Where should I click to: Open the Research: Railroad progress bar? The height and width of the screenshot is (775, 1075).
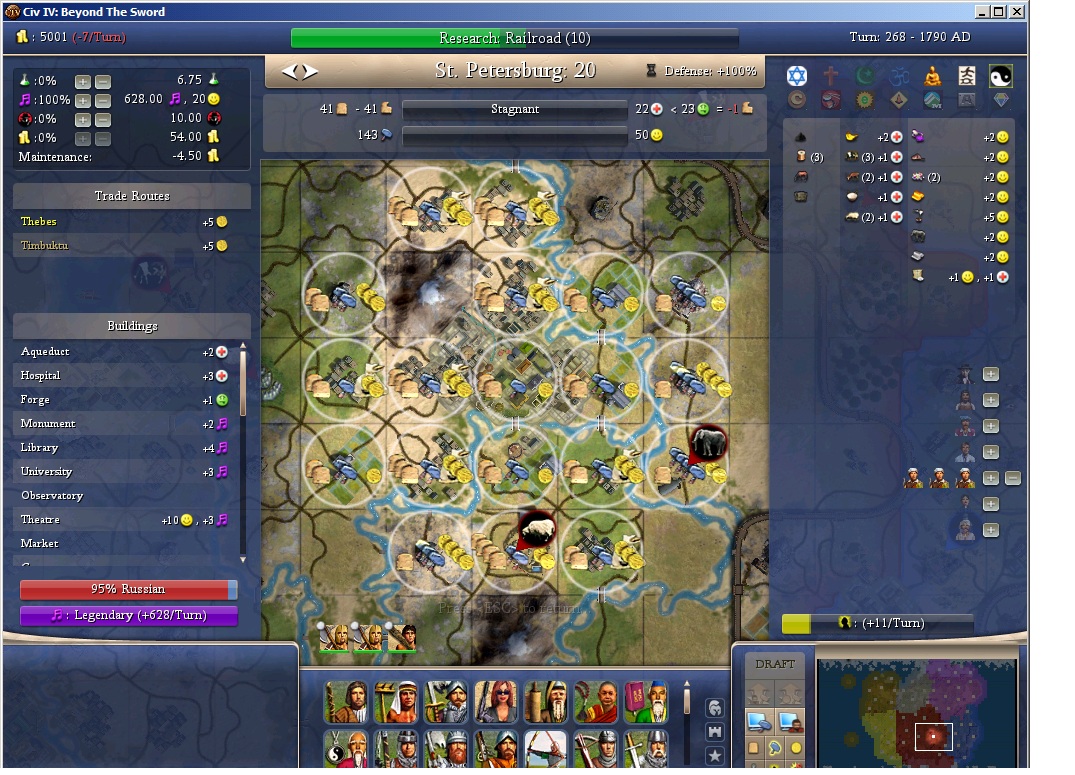[514, 39]
